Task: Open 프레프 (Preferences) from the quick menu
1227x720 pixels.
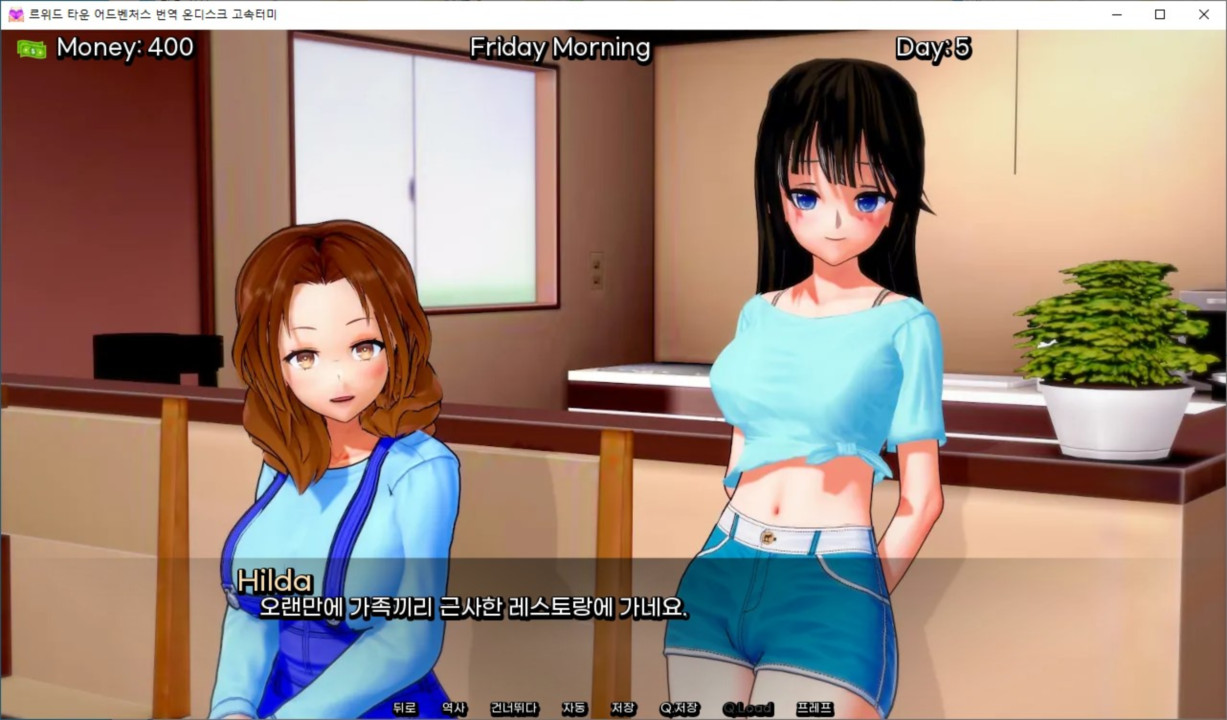Action: point(814,708)
